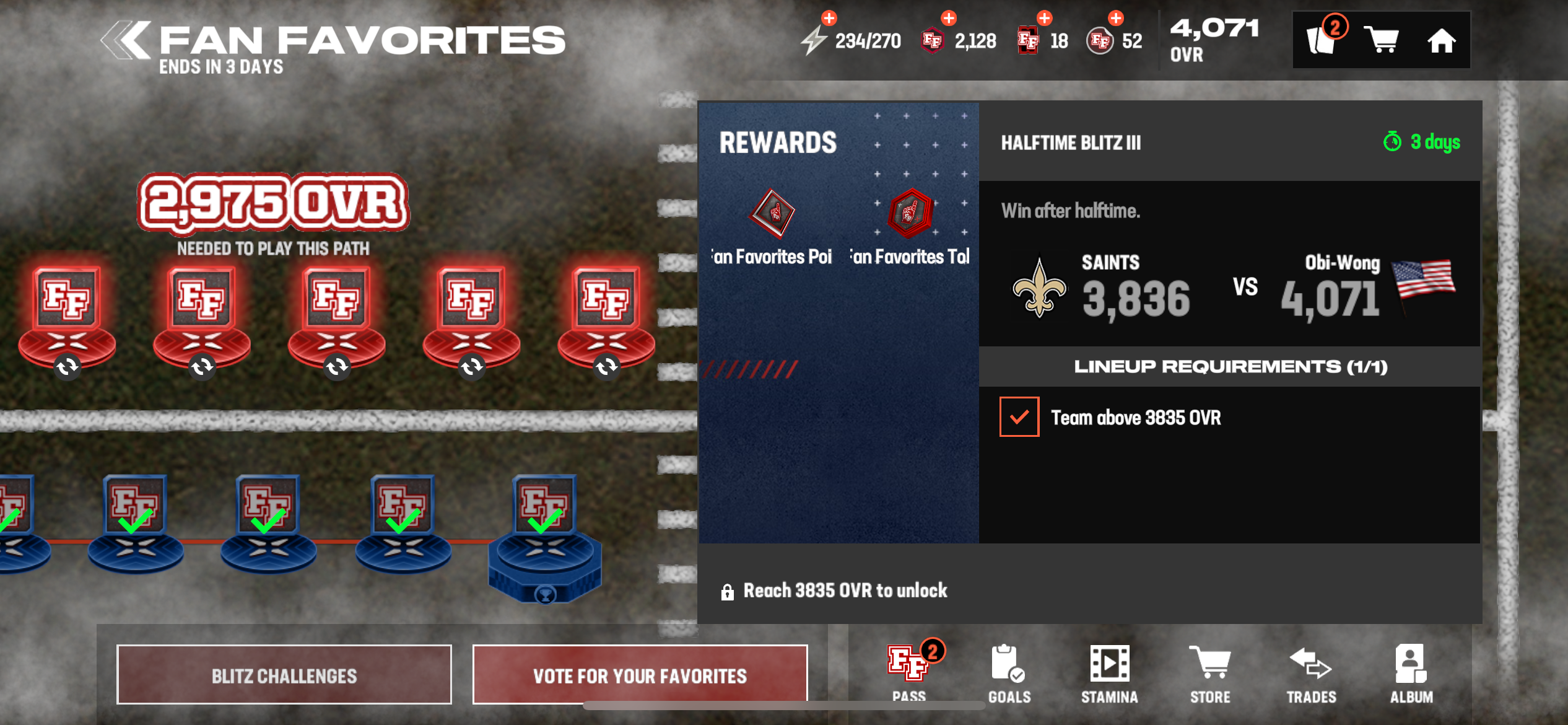
Task: Select the final blue trophy challenge node
Action: (544, 539)
